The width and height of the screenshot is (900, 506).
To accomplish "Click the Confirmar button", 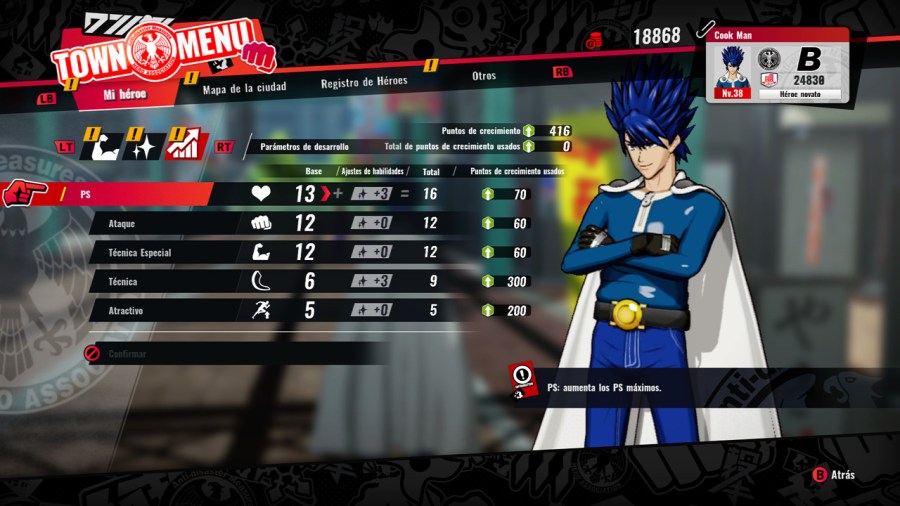I will (x=128, y=353).
